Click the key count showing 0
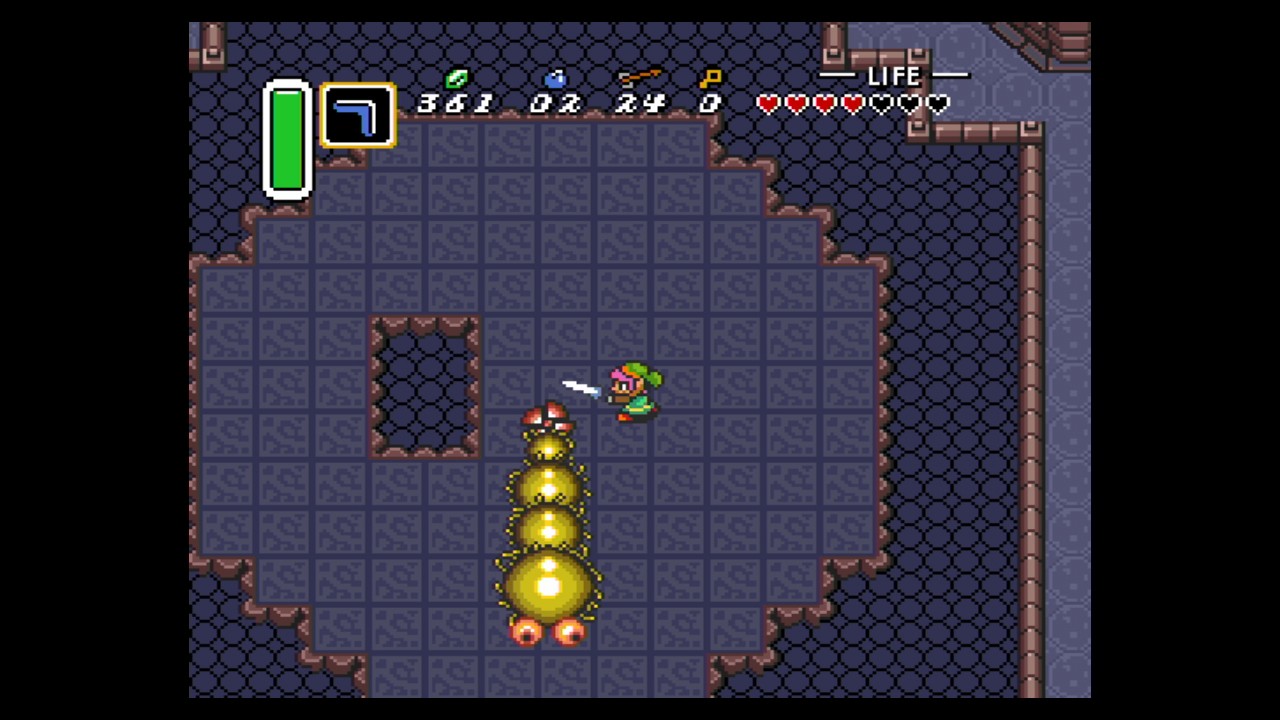The height and width of the screenshot is (720, 1280). point(708,105)
